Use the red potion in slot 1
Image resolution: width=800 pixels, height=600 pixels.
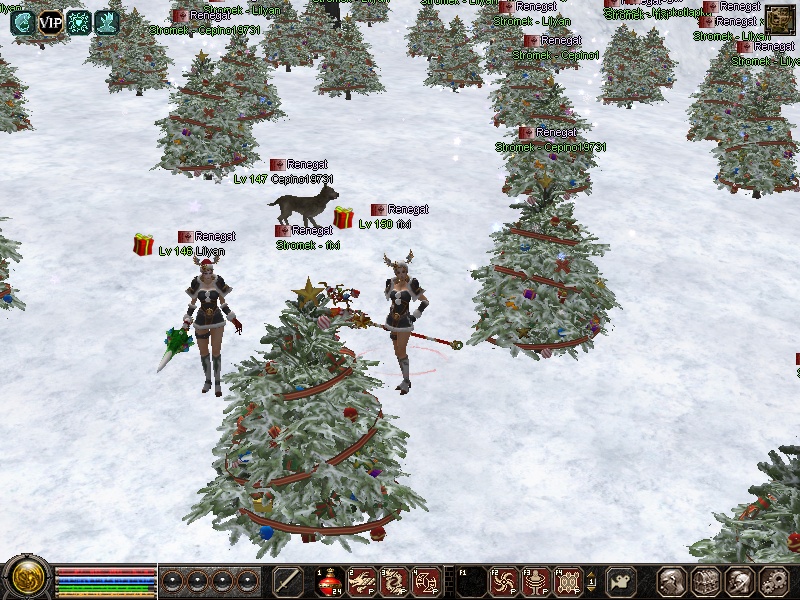(x=330, y=581)
